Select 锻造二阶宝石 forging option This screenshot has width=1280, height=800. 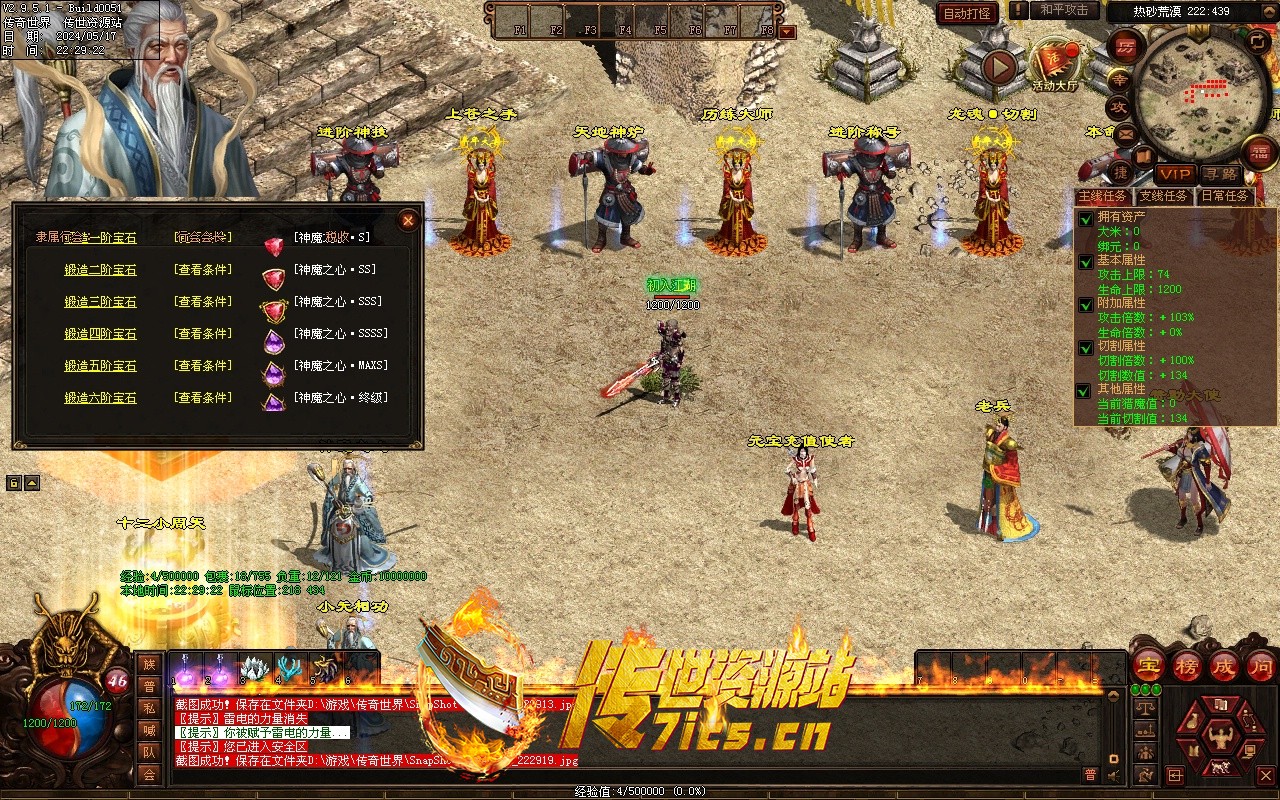(x=100, y=270)
